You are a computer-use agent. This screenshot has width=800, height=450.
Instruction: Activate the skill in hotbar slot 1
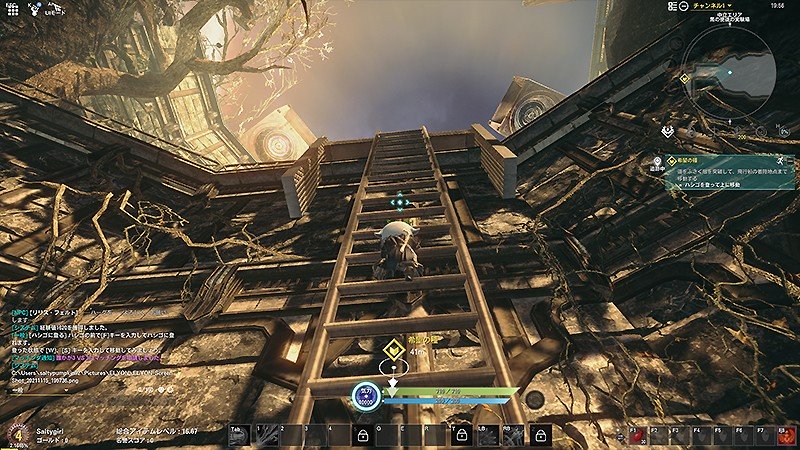pyautogui.click(x=264, y=434)
